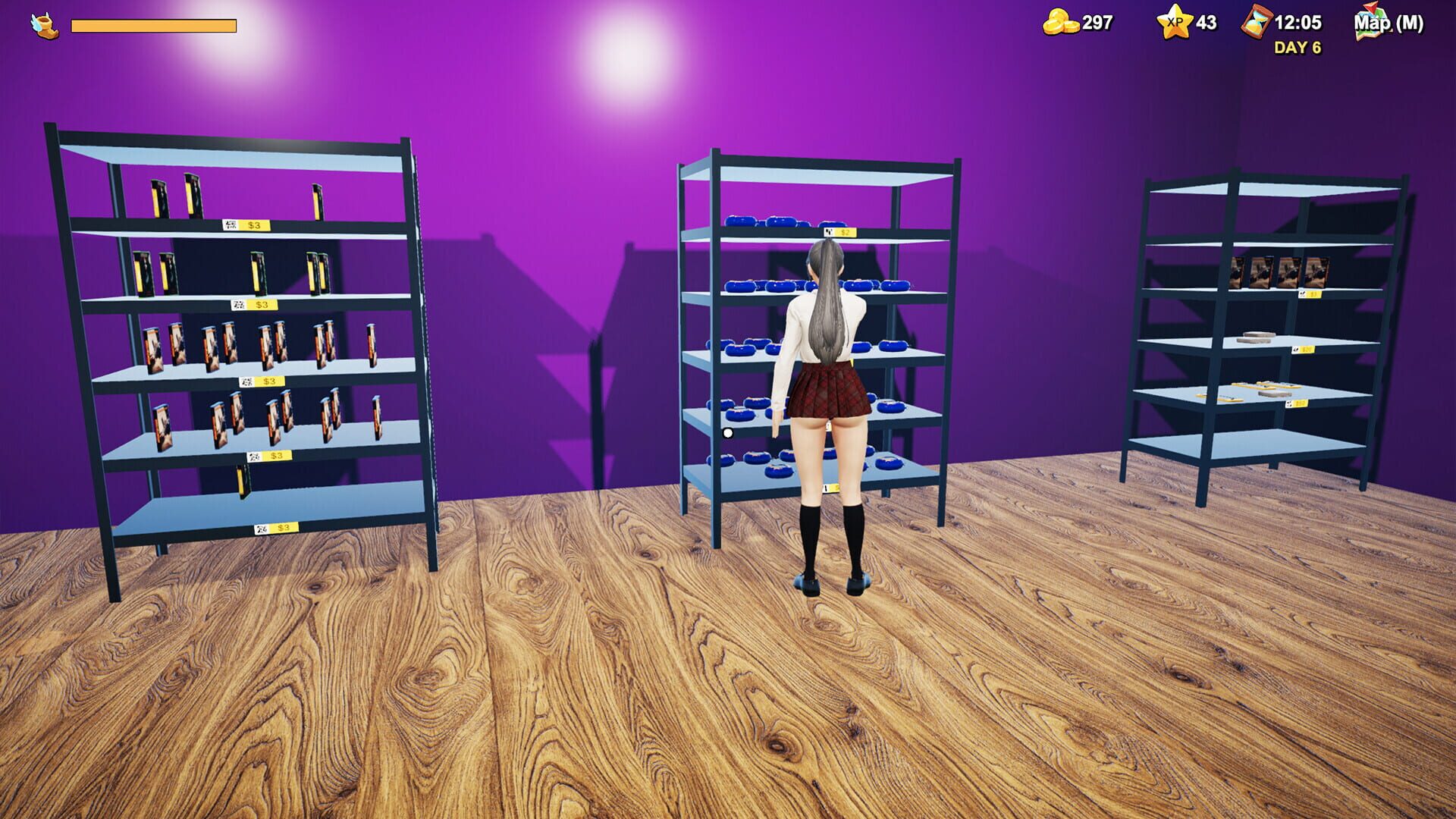Click the white interaction dot crosshair
This screenshot has height=819, width=1456.
(x=727, y=431)
